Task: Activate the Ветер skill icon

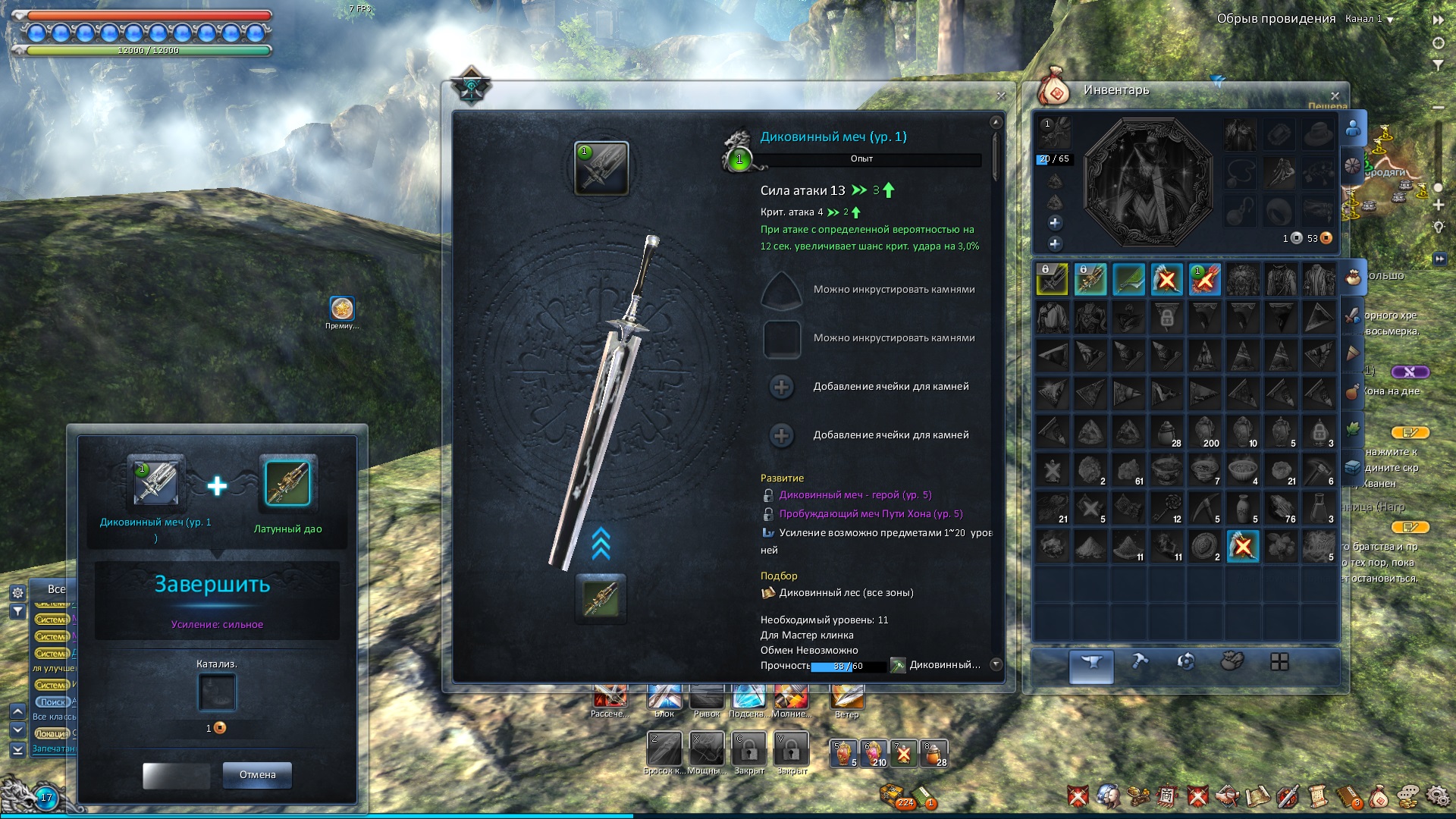Action: [847, 696]
